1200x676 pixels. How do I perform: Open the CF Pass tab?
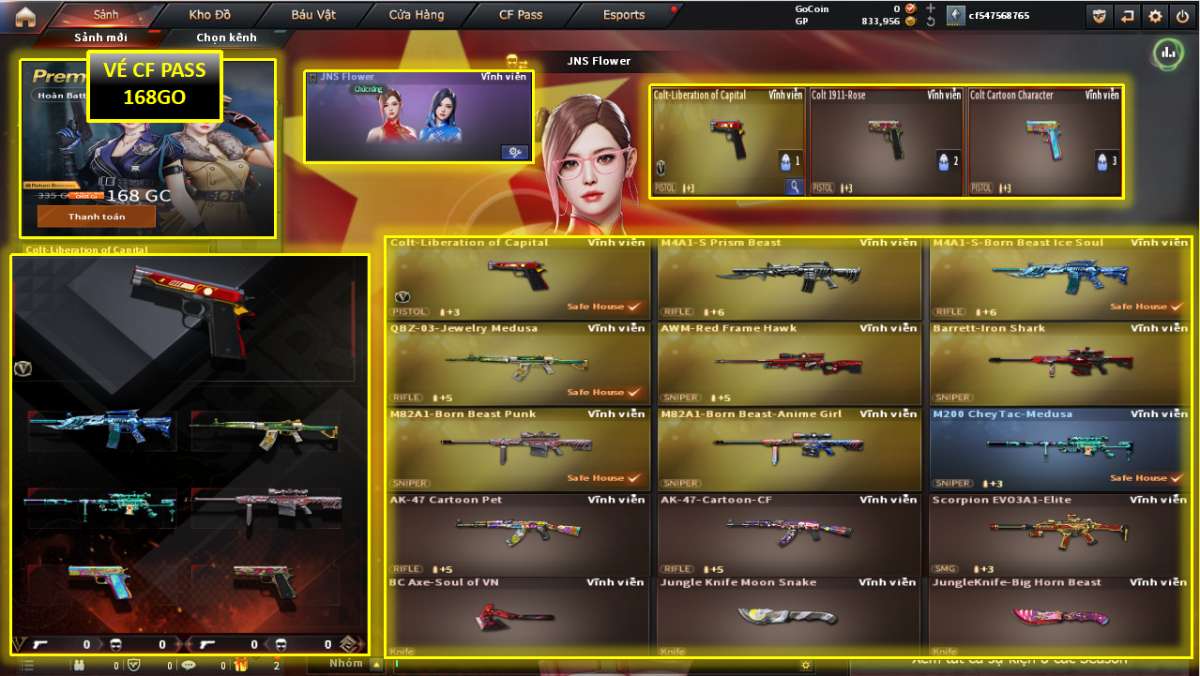[520, 15]
